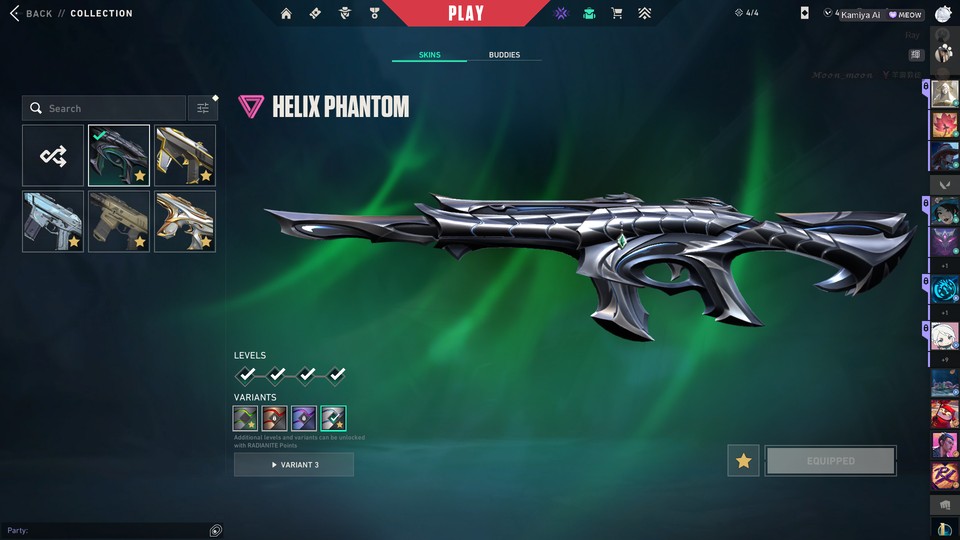
Task: Open Kamiya Ai player profile card
Action: pos(860,15)
